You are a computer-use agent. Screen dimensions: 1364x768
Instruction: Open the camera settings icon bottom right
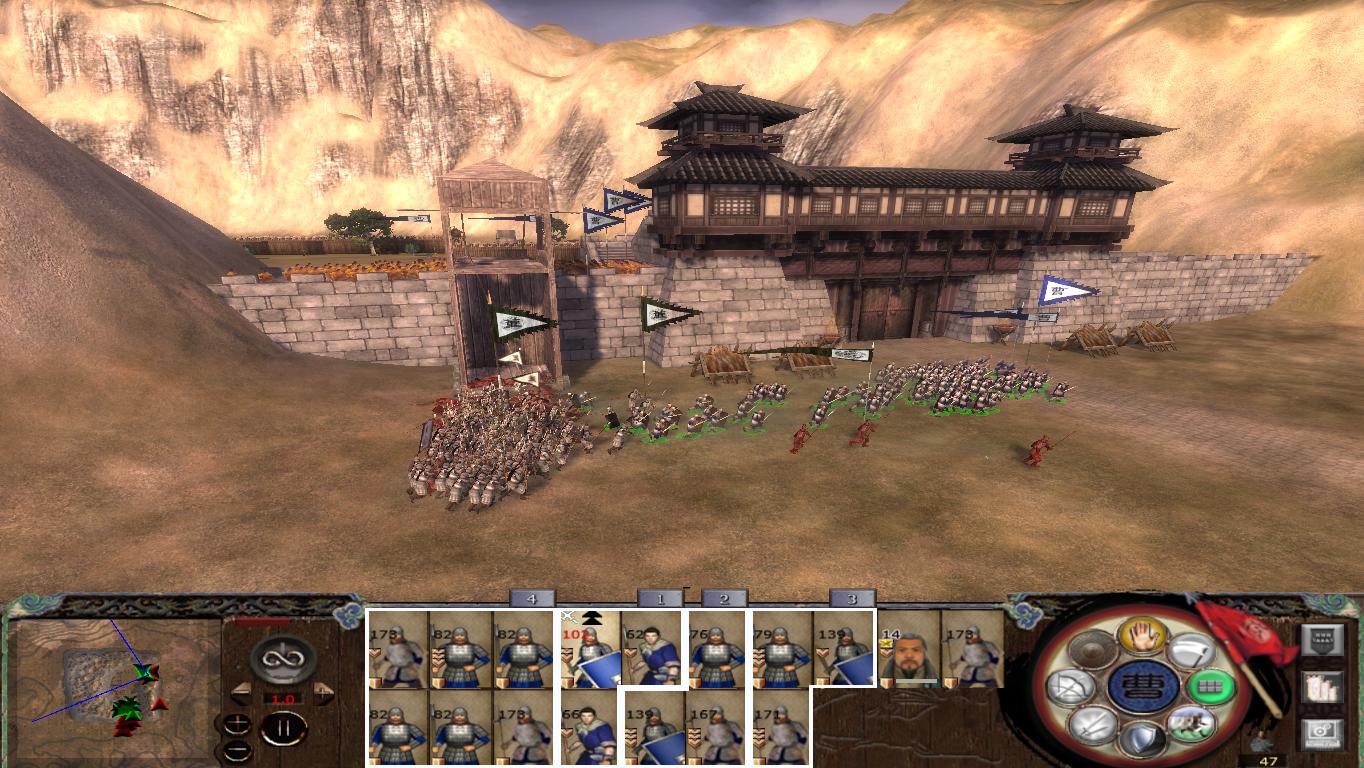[x=1322, y=731]
